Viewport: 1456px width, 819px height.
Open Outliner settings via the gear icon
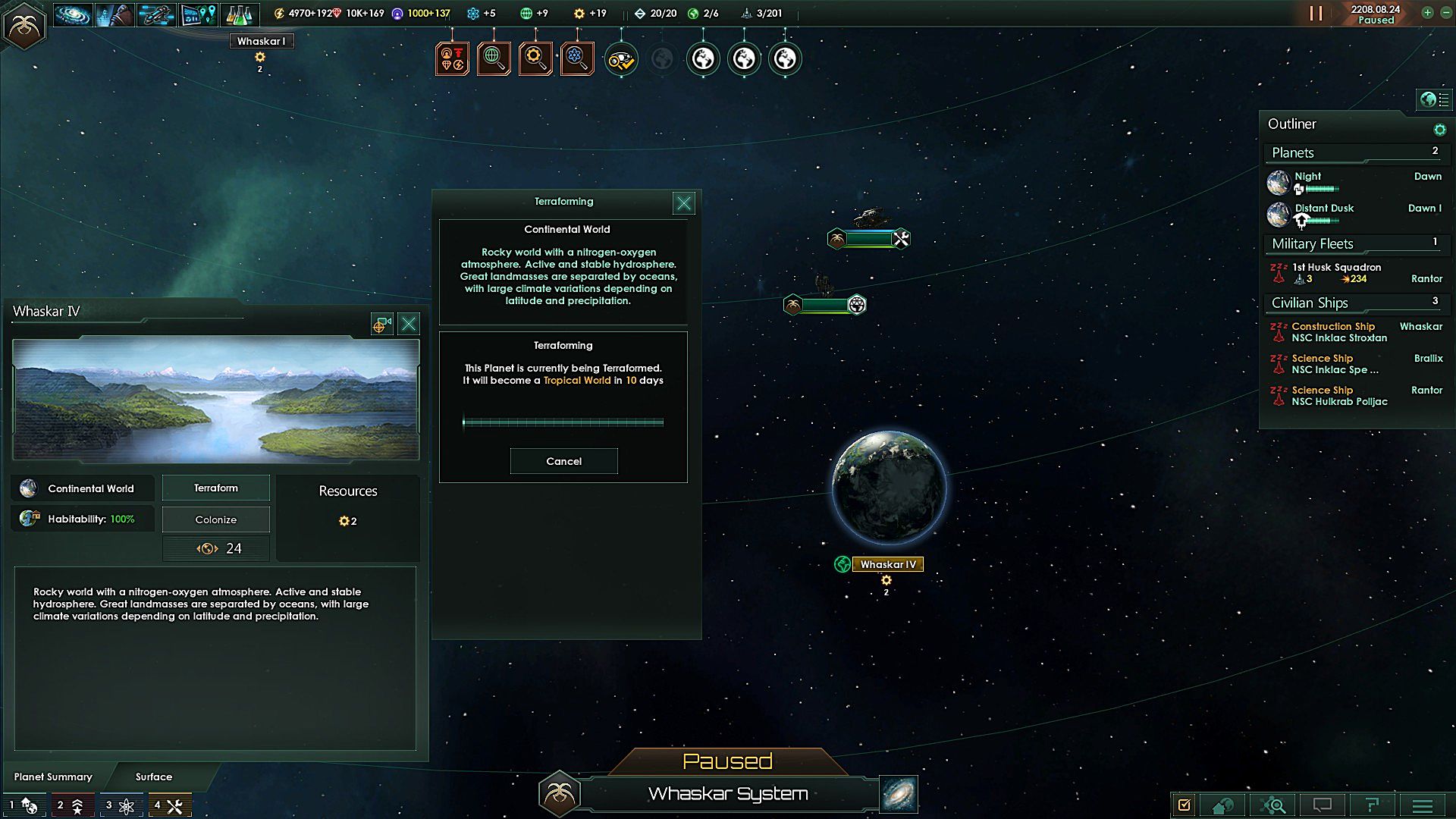coord(1439,130)
